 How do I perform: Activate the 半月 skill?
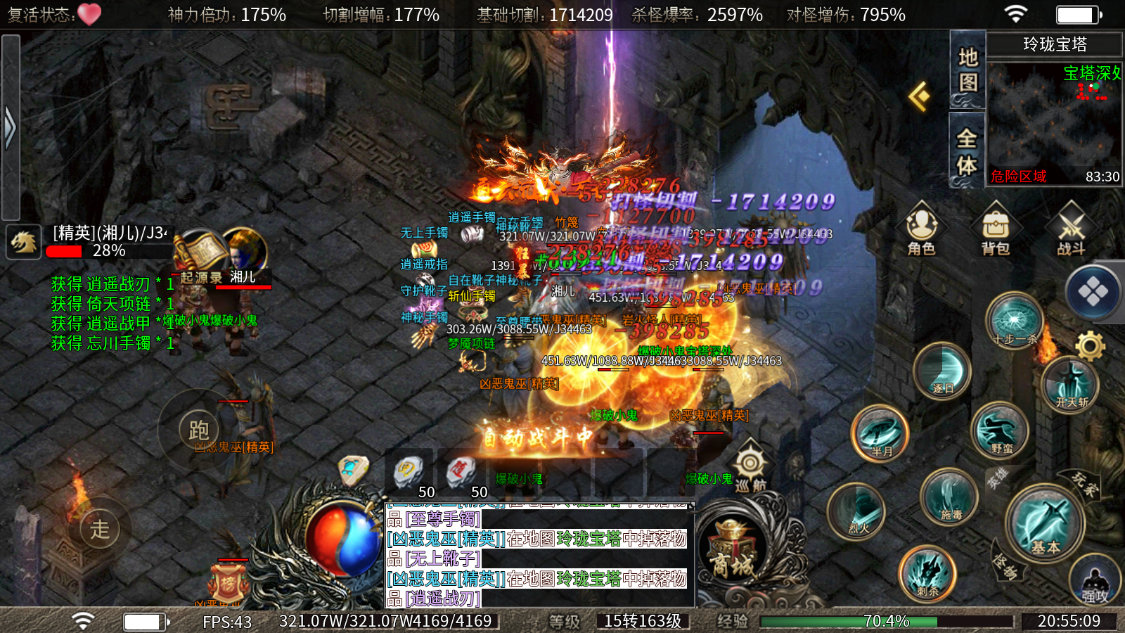(880, 433)
